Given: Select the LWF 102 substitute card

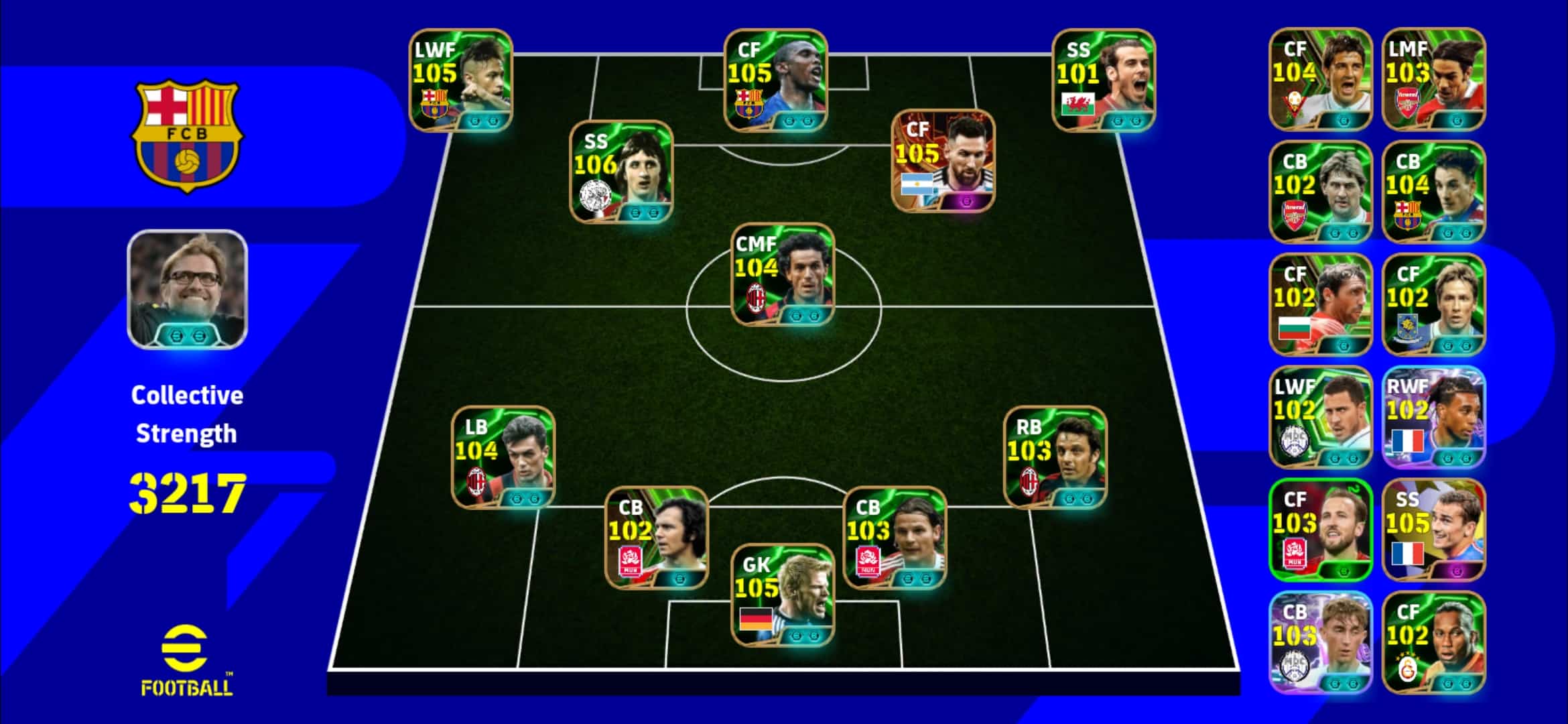Looking at the screenshot, I should point(1320,417).
